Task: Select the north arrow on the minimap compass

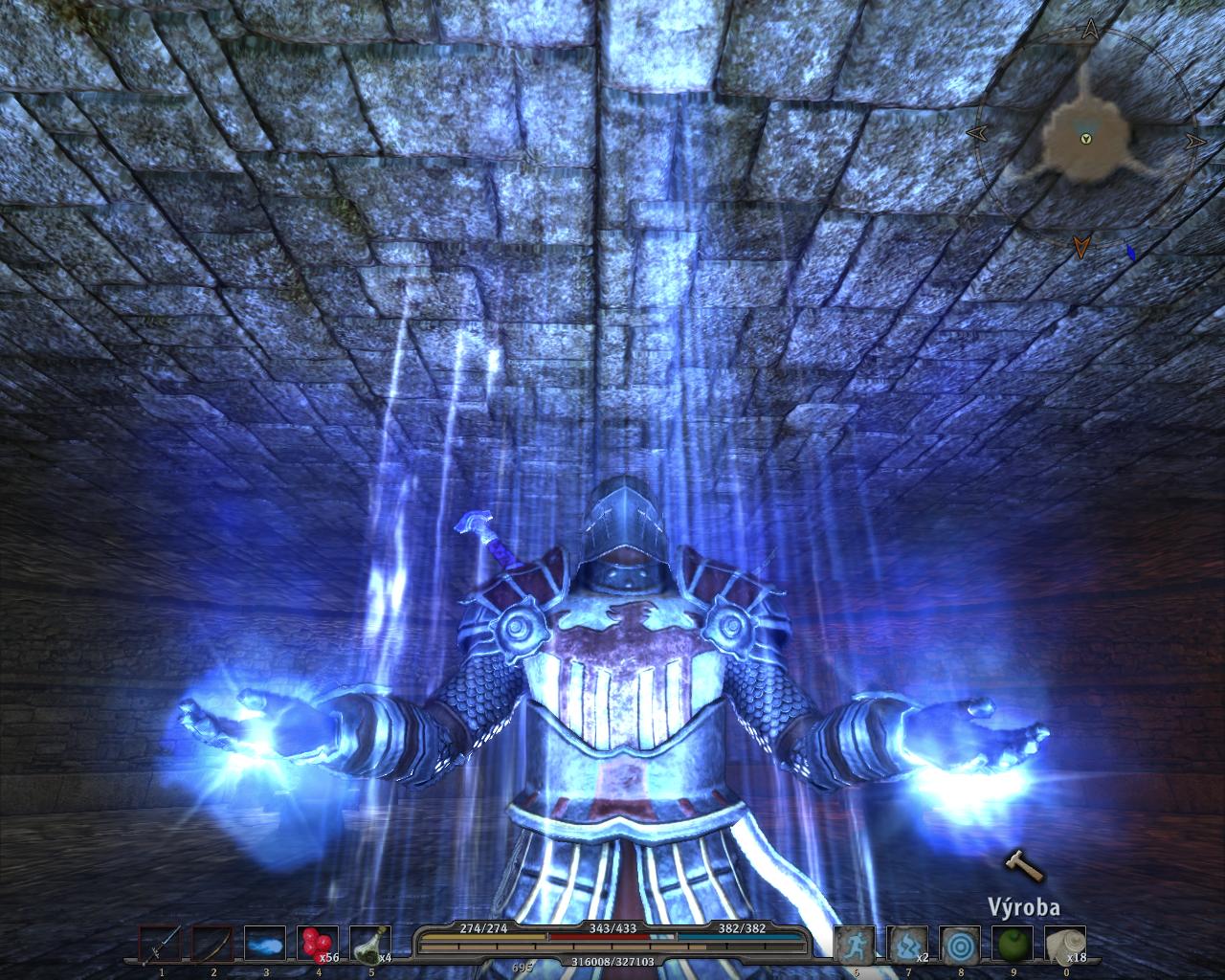Action: point(1091,27)
